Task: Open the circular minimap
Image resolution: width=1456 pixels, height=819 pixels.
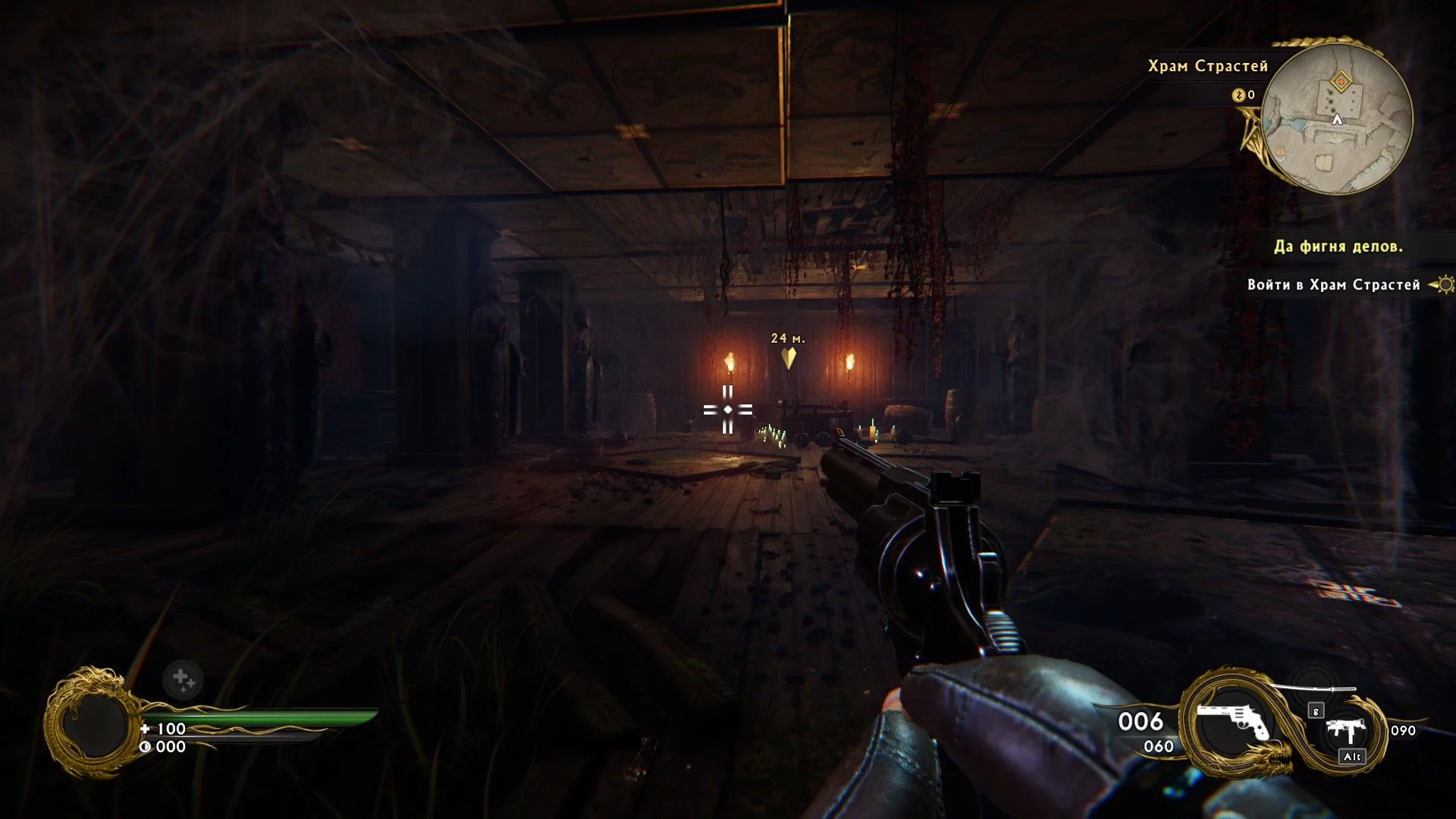Action: [x=1337, y=118]
